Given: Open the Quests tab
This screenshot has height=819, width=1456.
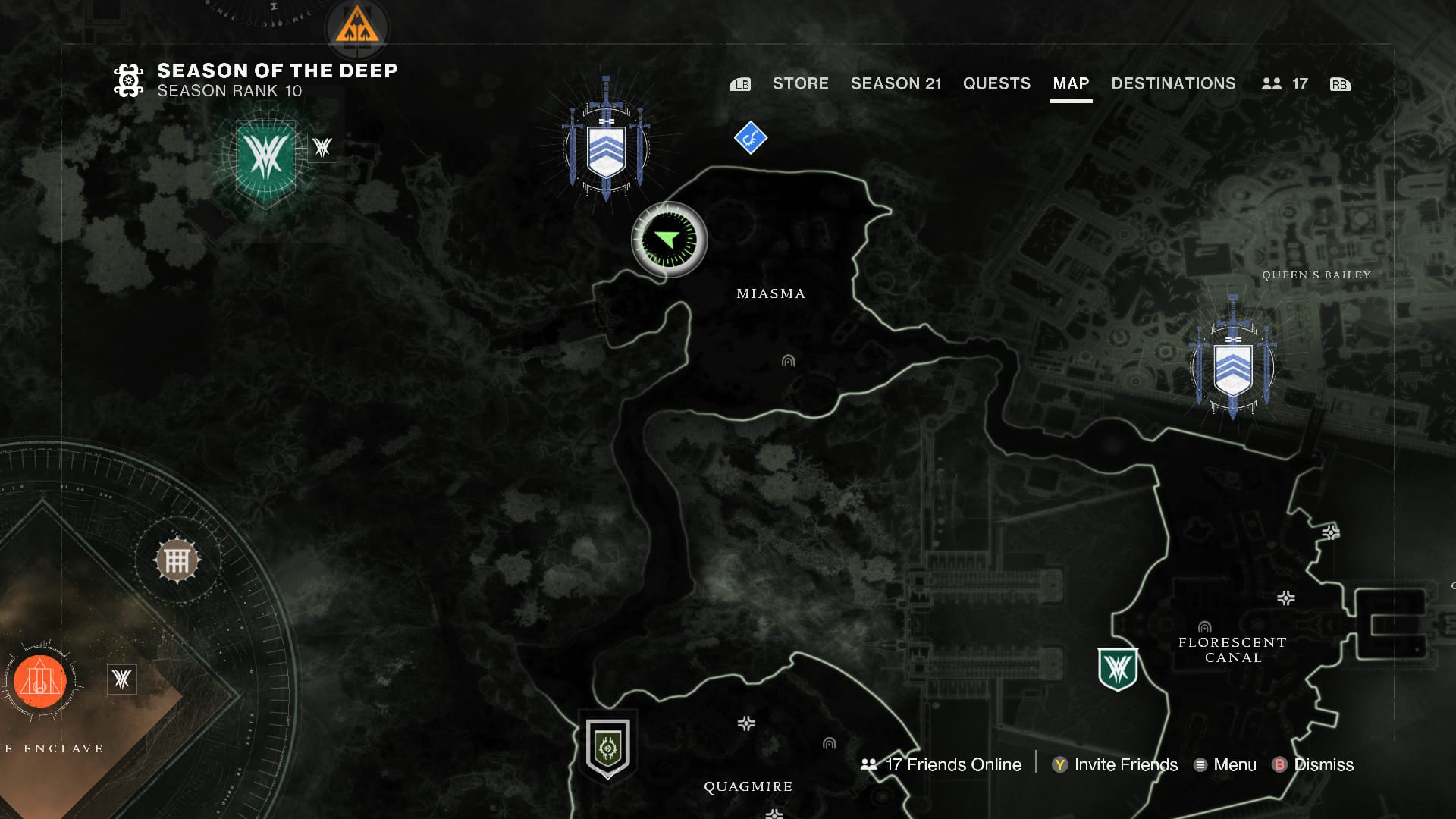Looking at the screenshot, I should tap(996, 84).
